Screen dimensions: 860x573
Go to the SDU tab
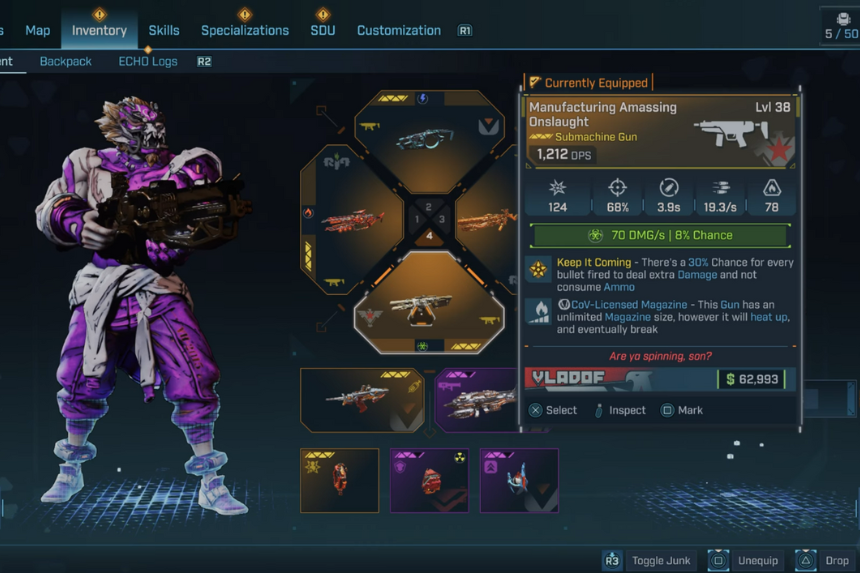pos(322,30)
